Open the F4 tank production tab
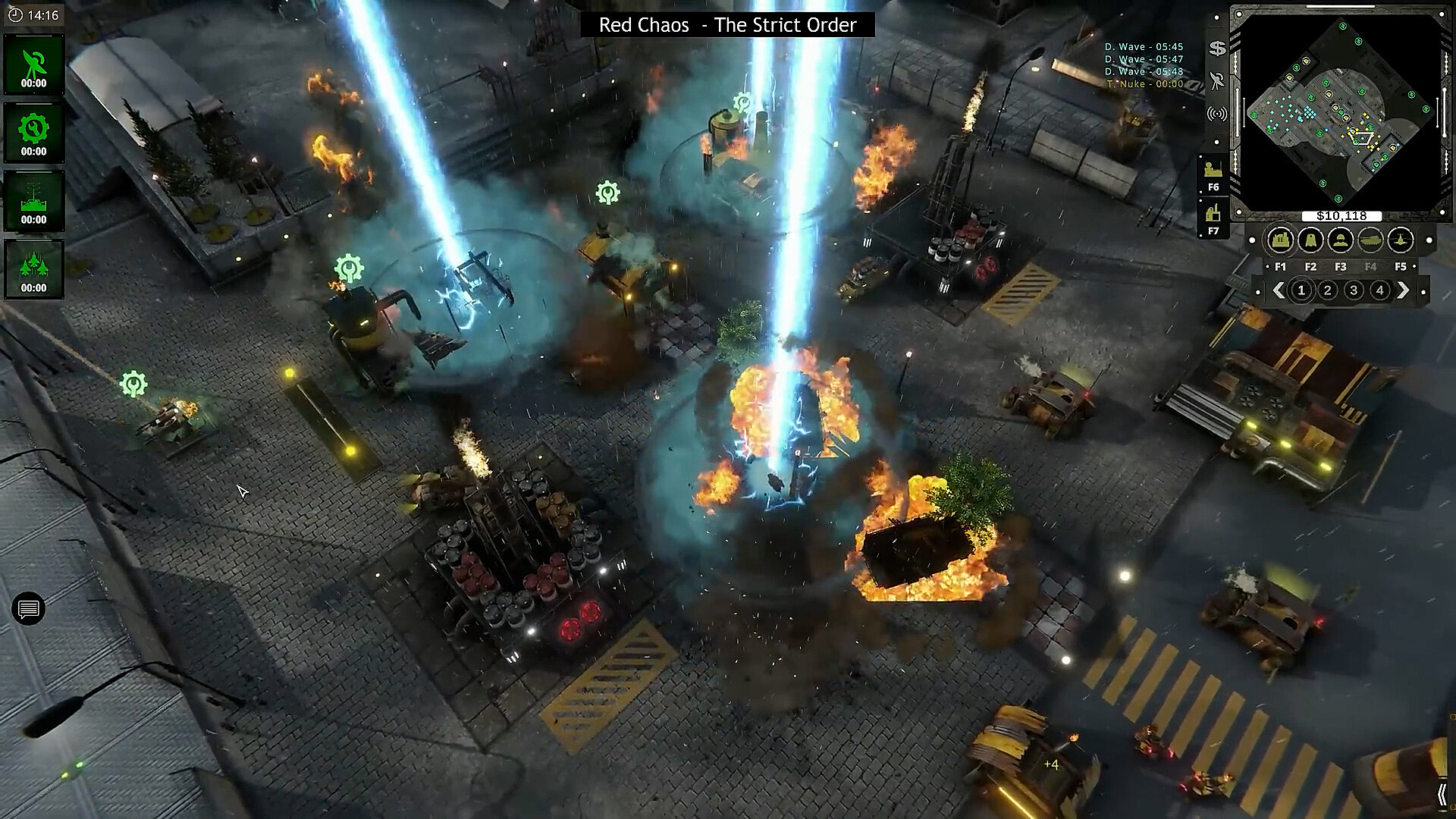This screenshot has height=819, width=1456. point(1370,241)
